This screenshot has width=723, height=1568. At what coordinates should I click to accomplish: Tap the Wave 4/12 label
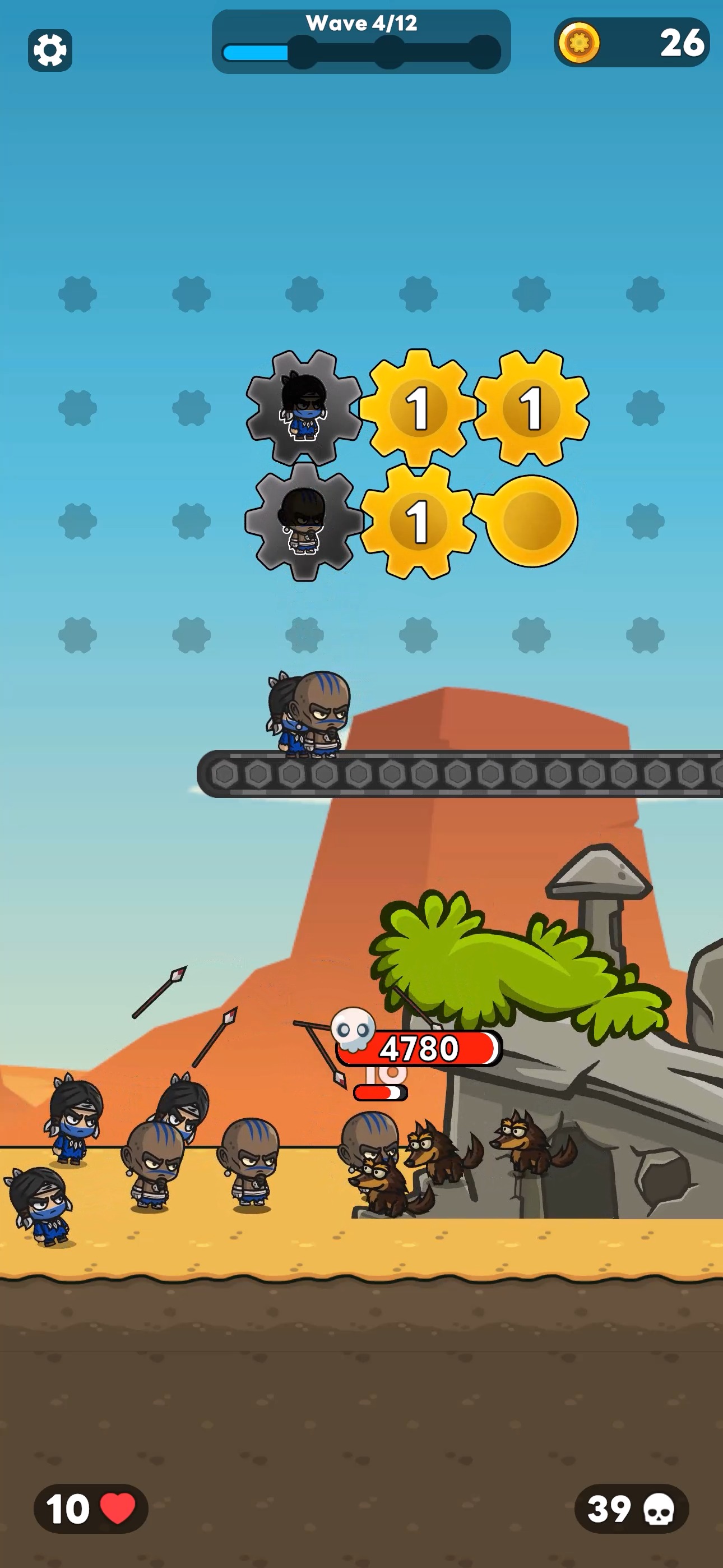[361, 23]
